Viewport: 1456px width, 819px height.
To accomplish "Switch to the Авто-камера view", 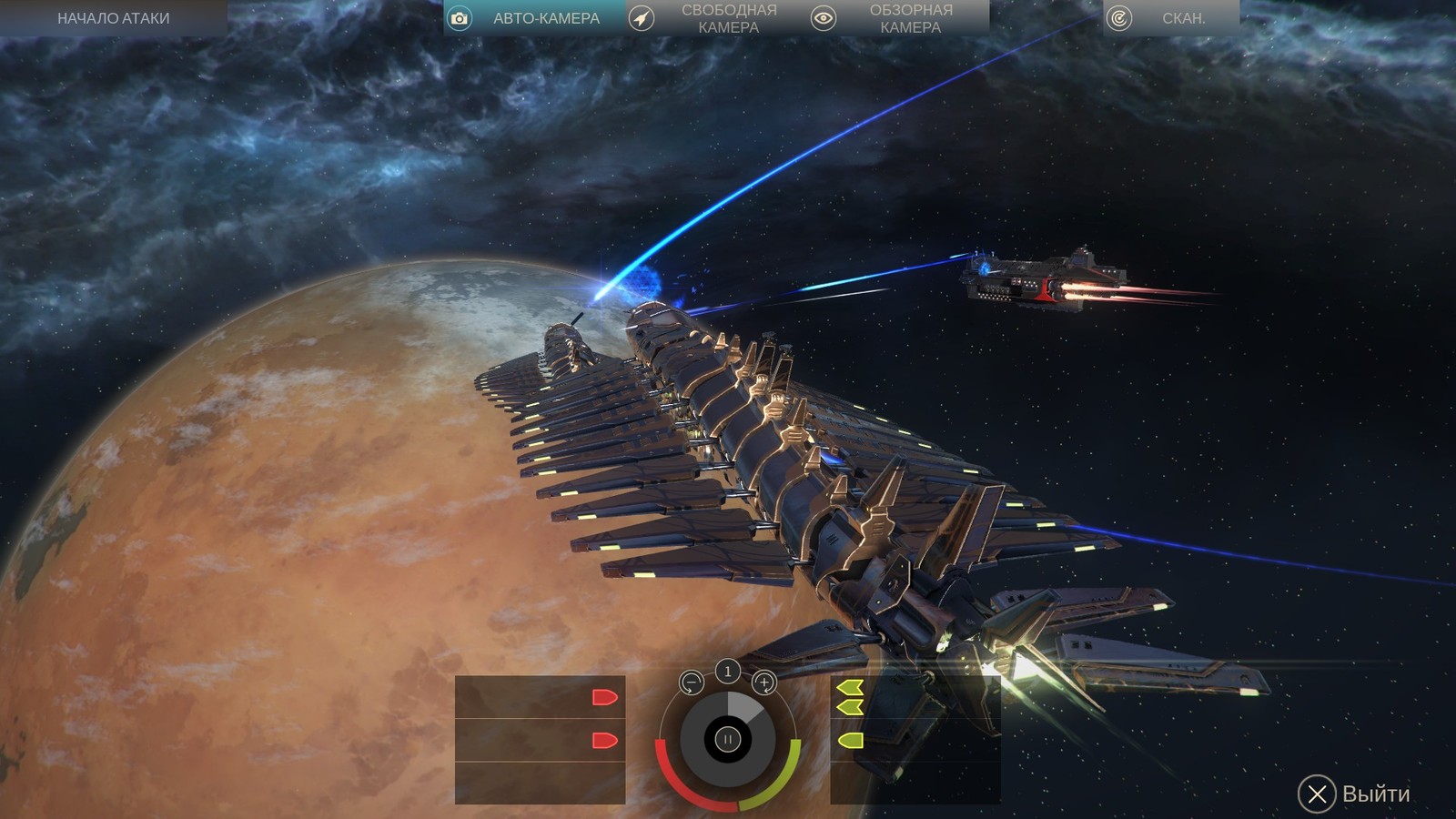I will 533,18.
